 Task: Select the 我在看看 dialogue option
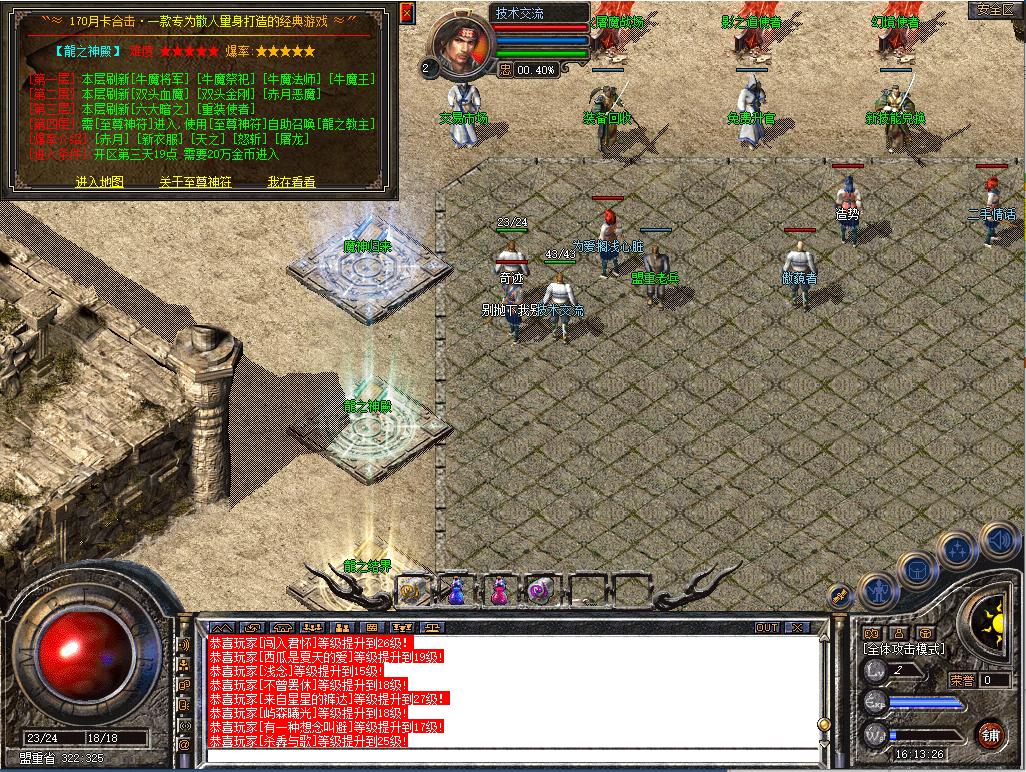point(291,182)
